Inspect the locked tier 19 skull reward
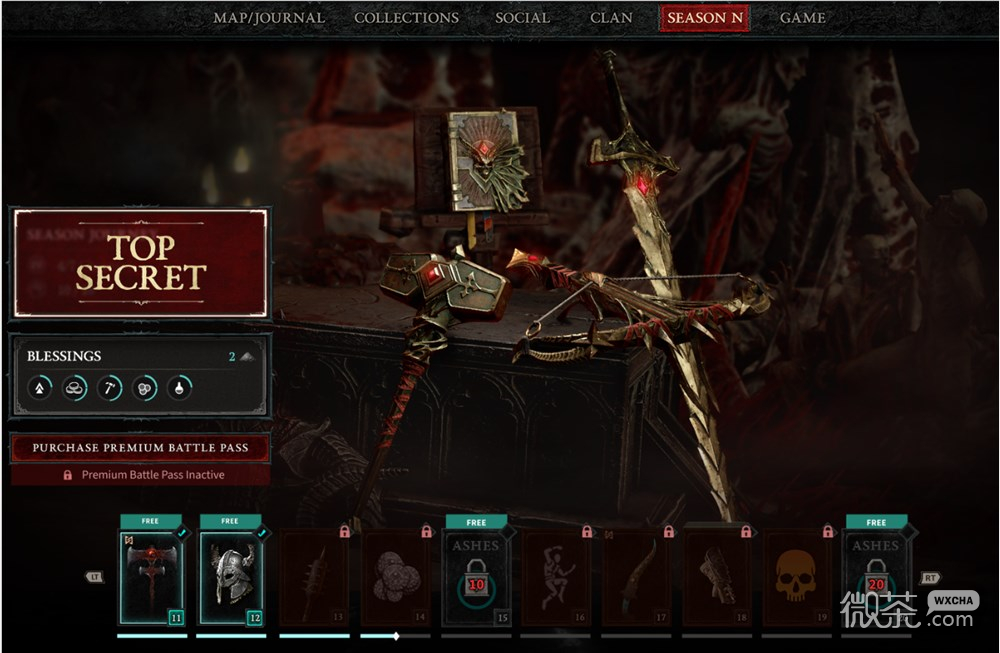This screenshot has height=653, width=1000. [x=796, y=577]
